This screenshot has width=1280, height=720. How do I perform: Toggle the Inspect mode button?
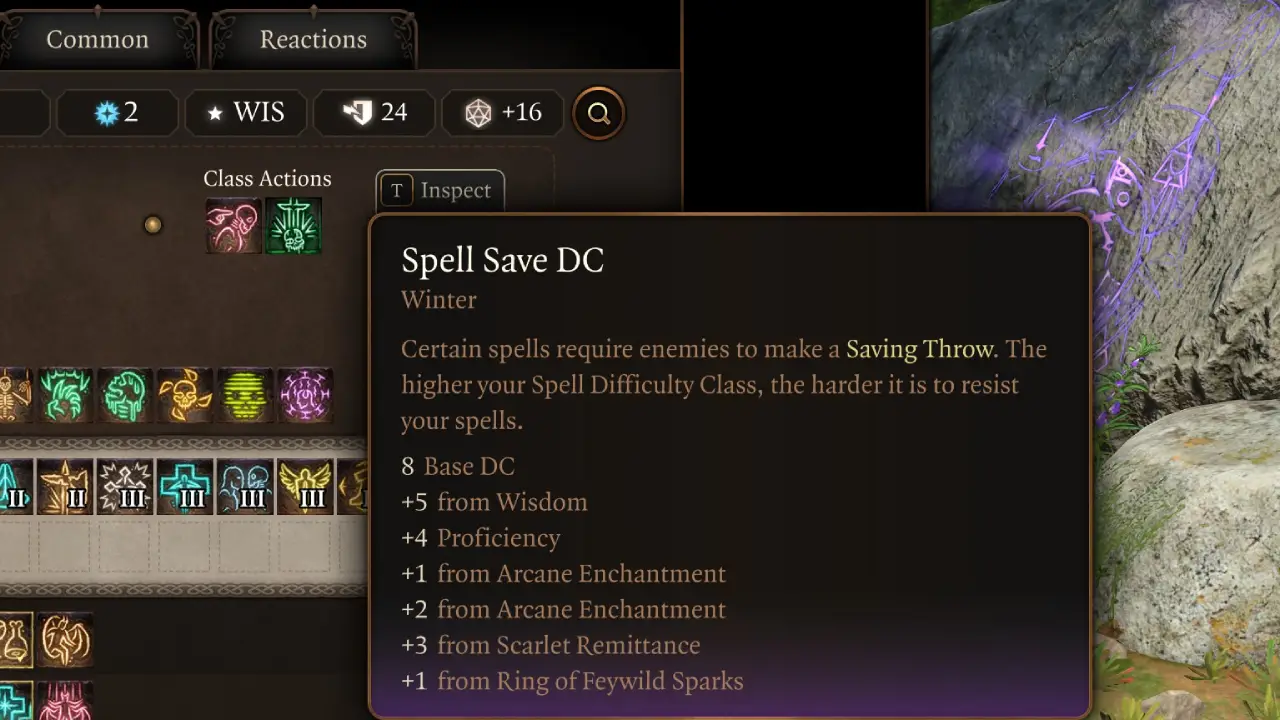click(439, 190)
